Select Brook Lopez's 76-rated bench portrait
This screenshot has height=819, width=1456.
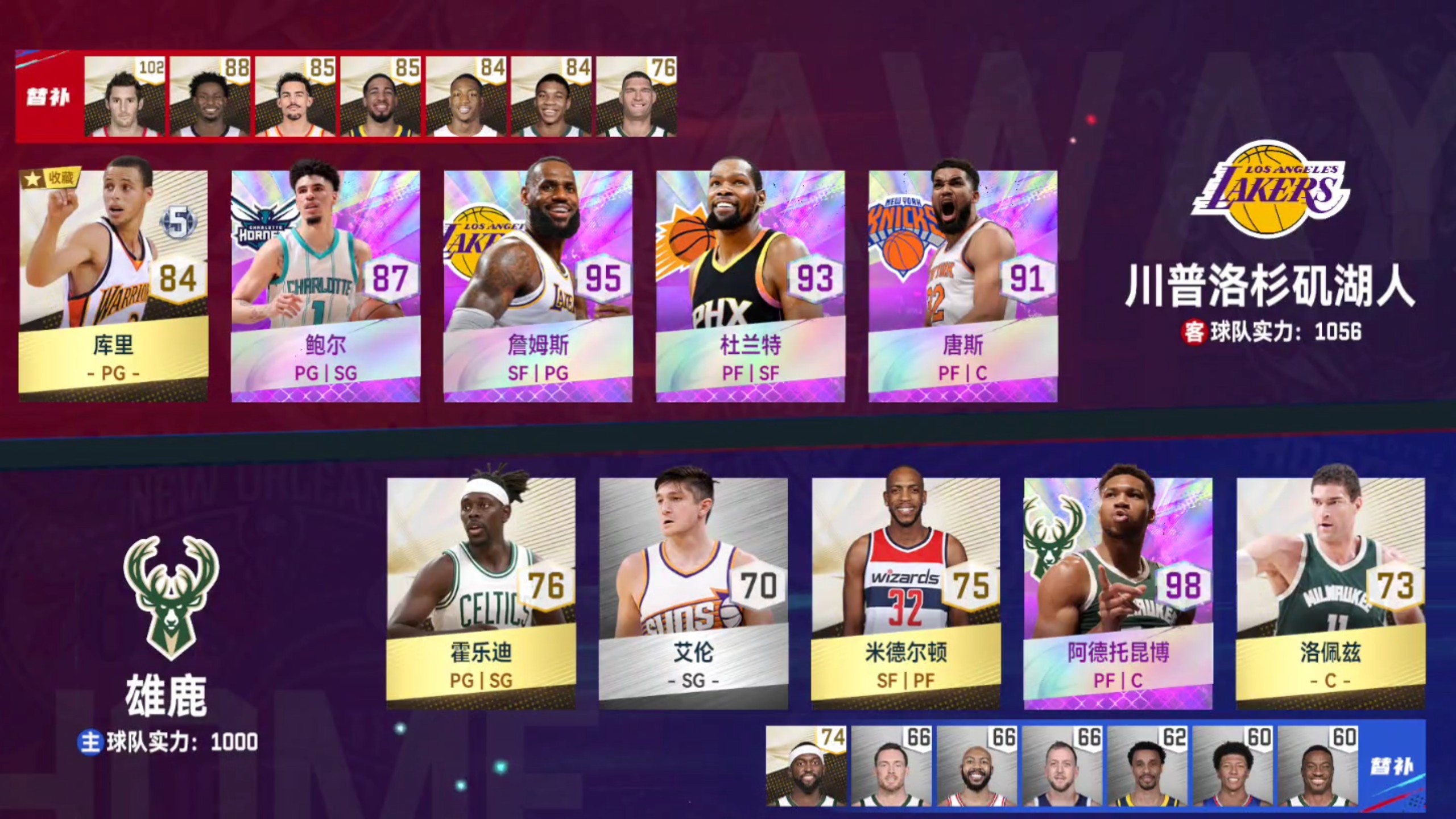click(643, 97)
